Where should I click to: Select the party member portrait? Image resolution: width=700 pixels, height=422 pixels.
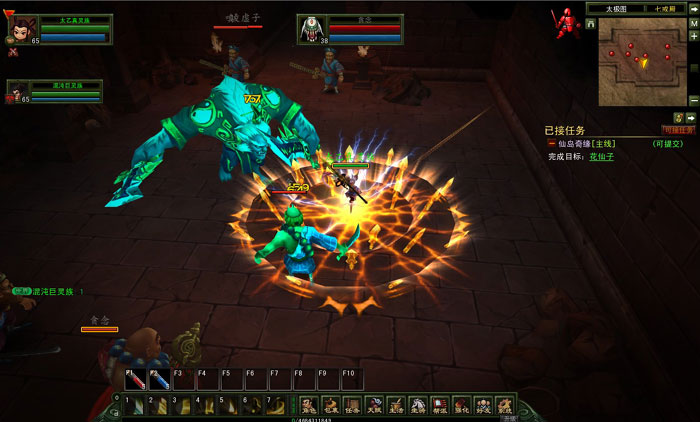pos(17,92)
